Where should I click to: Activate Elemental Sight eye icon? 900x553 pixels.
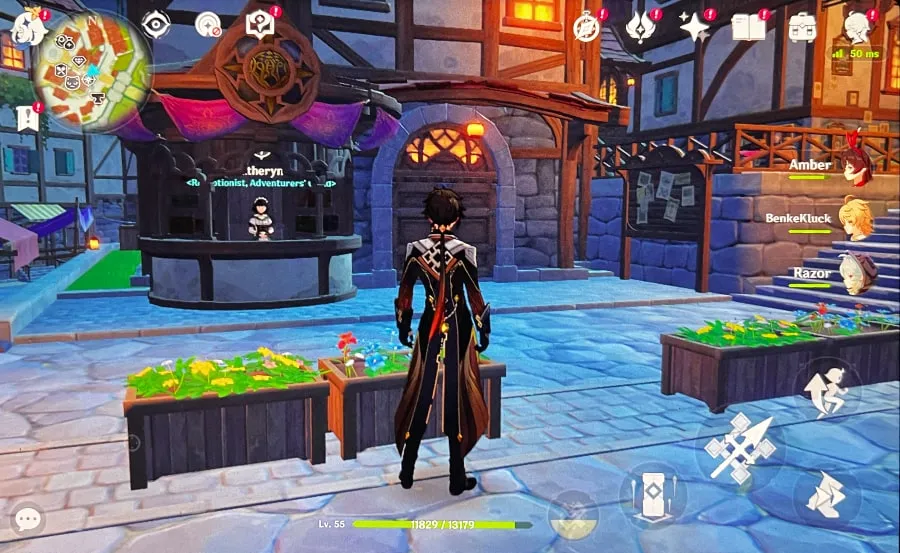click(x=155, y=24)
